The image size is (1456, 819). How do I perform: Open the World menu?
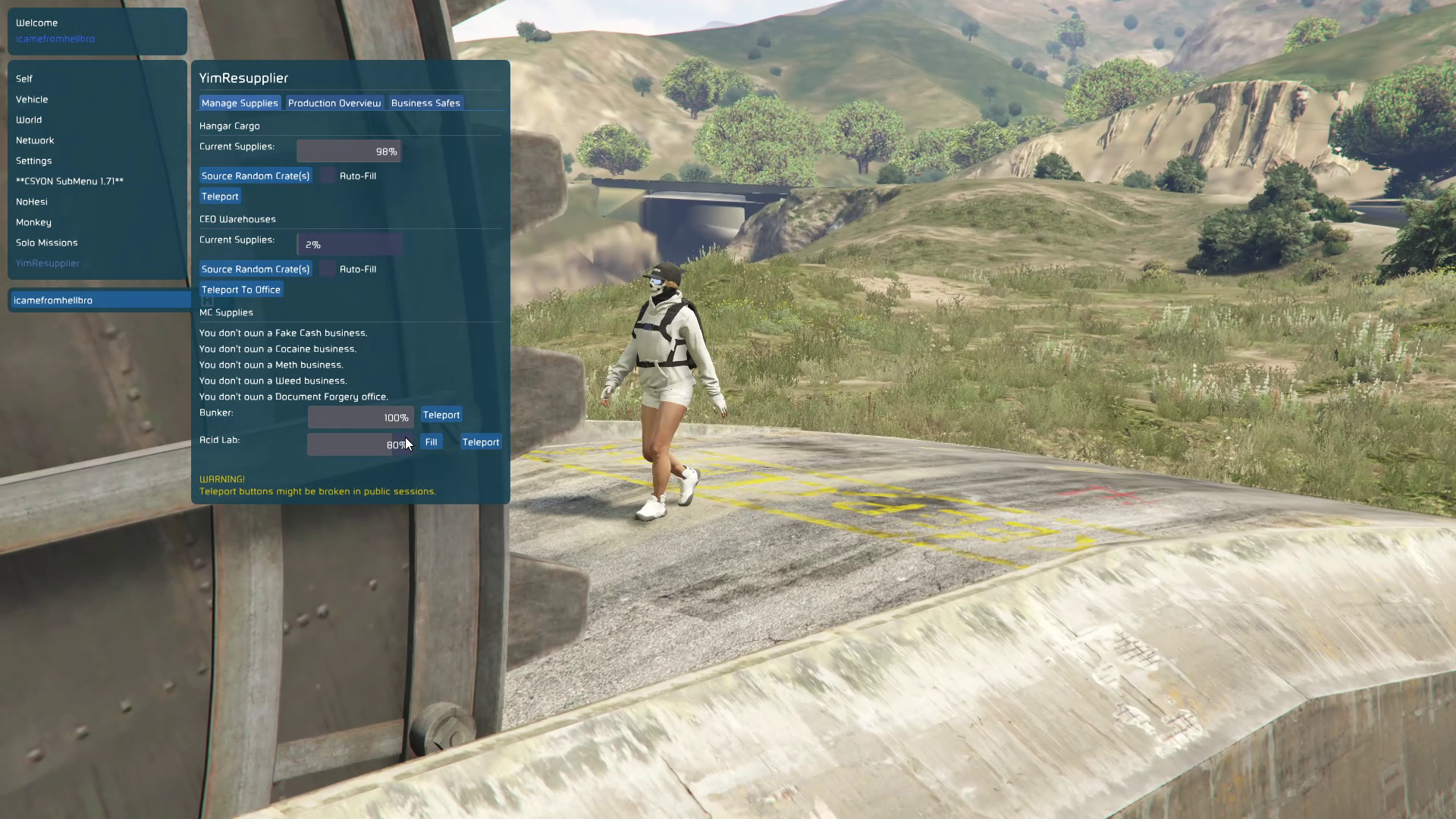[x=29, y=120]
